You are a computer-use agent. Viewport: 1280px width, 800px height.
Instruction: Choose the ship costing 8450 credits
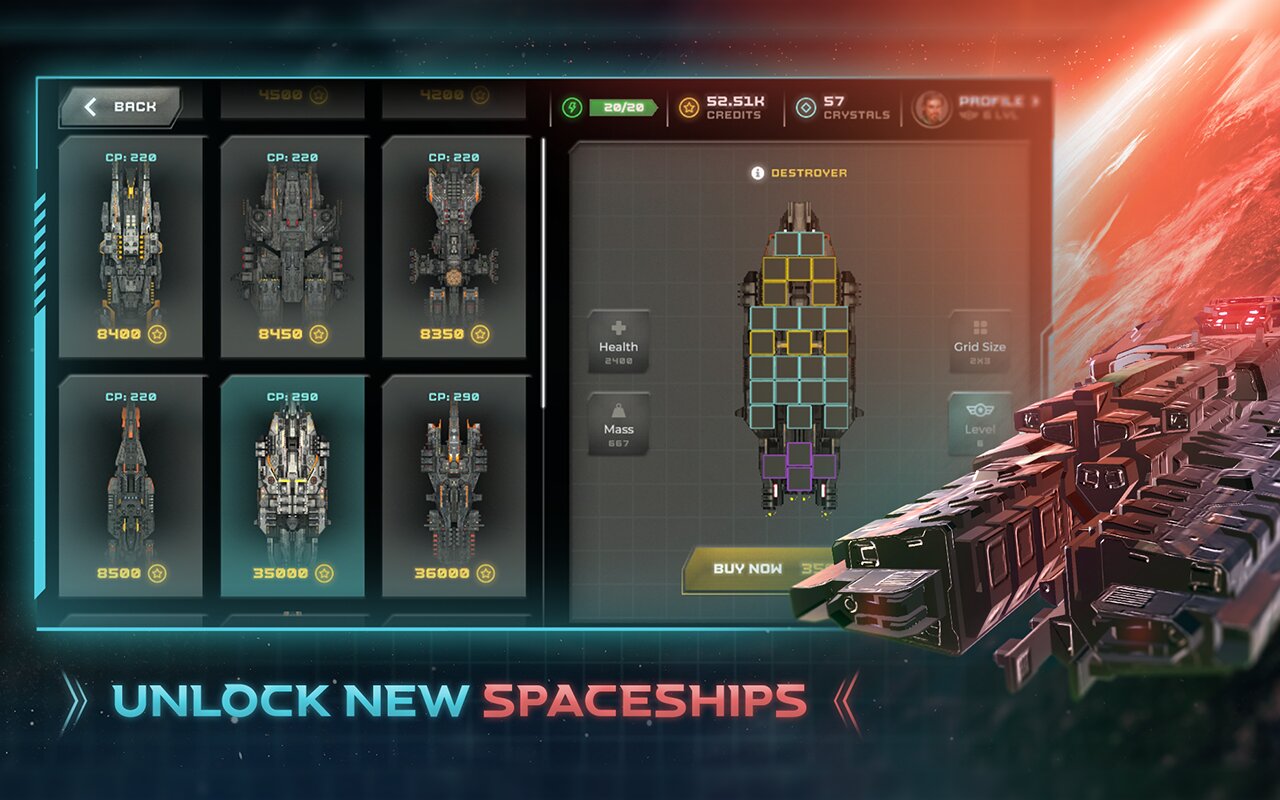click(x=292, y=247)
